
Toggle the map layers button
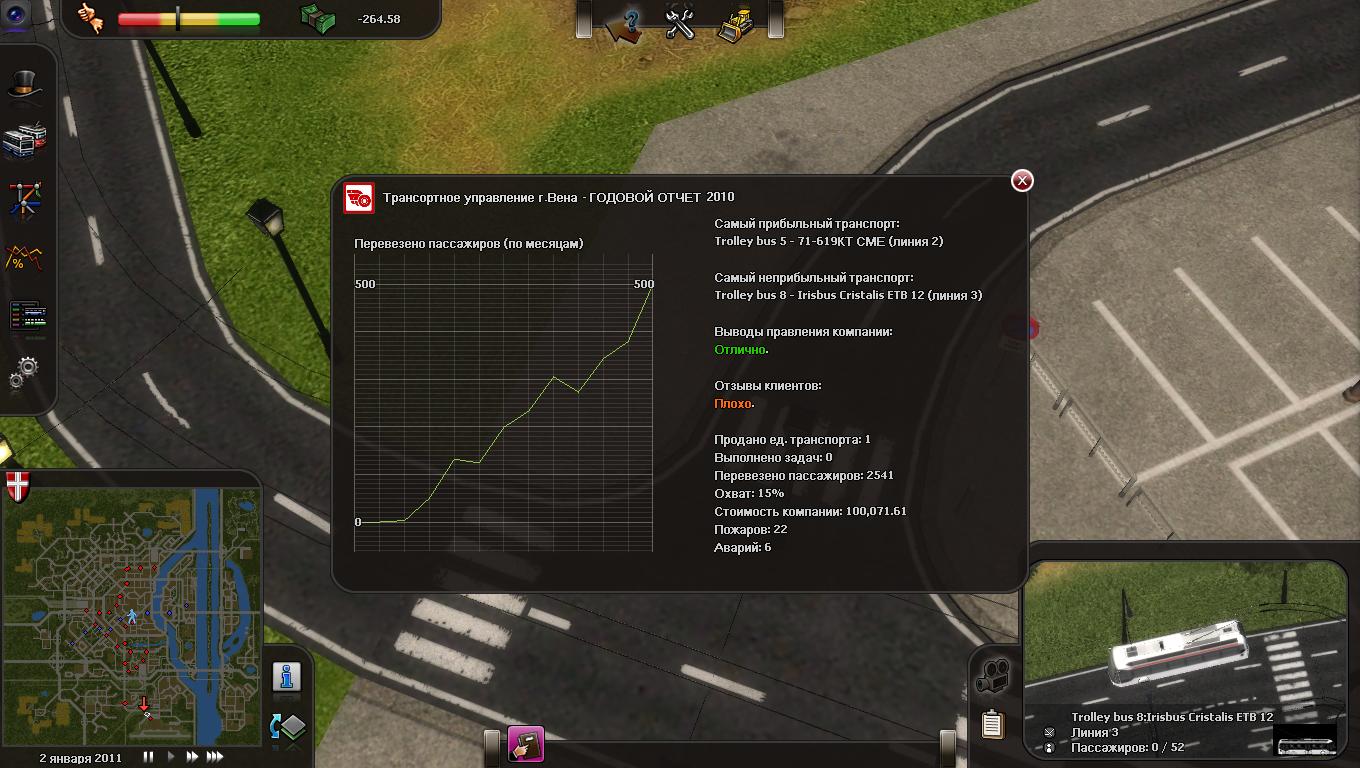pyautogui.click(x=287, y=727)
